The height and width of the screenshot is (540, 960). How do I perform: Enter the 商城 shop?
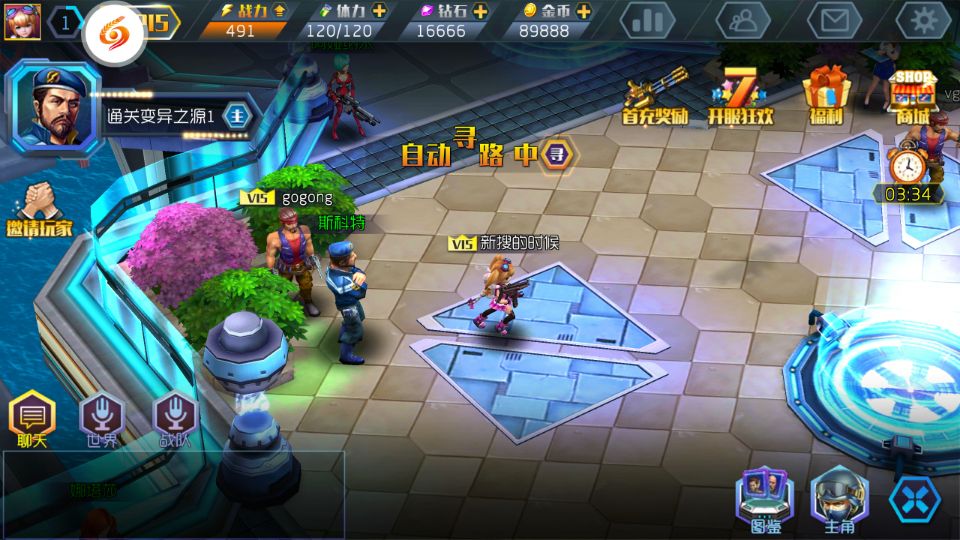coord(912,97)
